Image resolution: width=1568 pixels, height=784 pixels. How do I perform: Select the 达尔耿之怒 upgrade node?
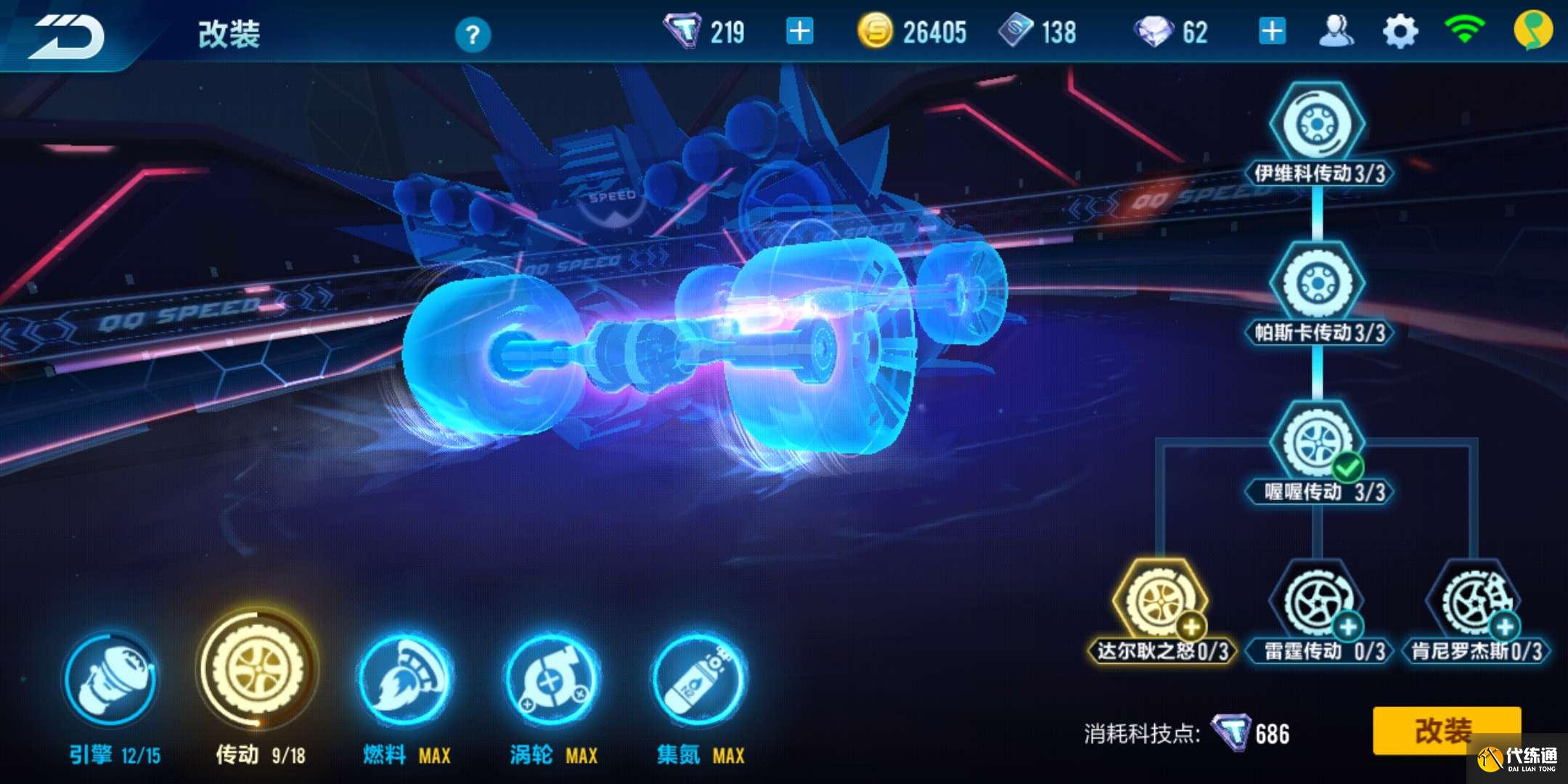click(1160, 603)
